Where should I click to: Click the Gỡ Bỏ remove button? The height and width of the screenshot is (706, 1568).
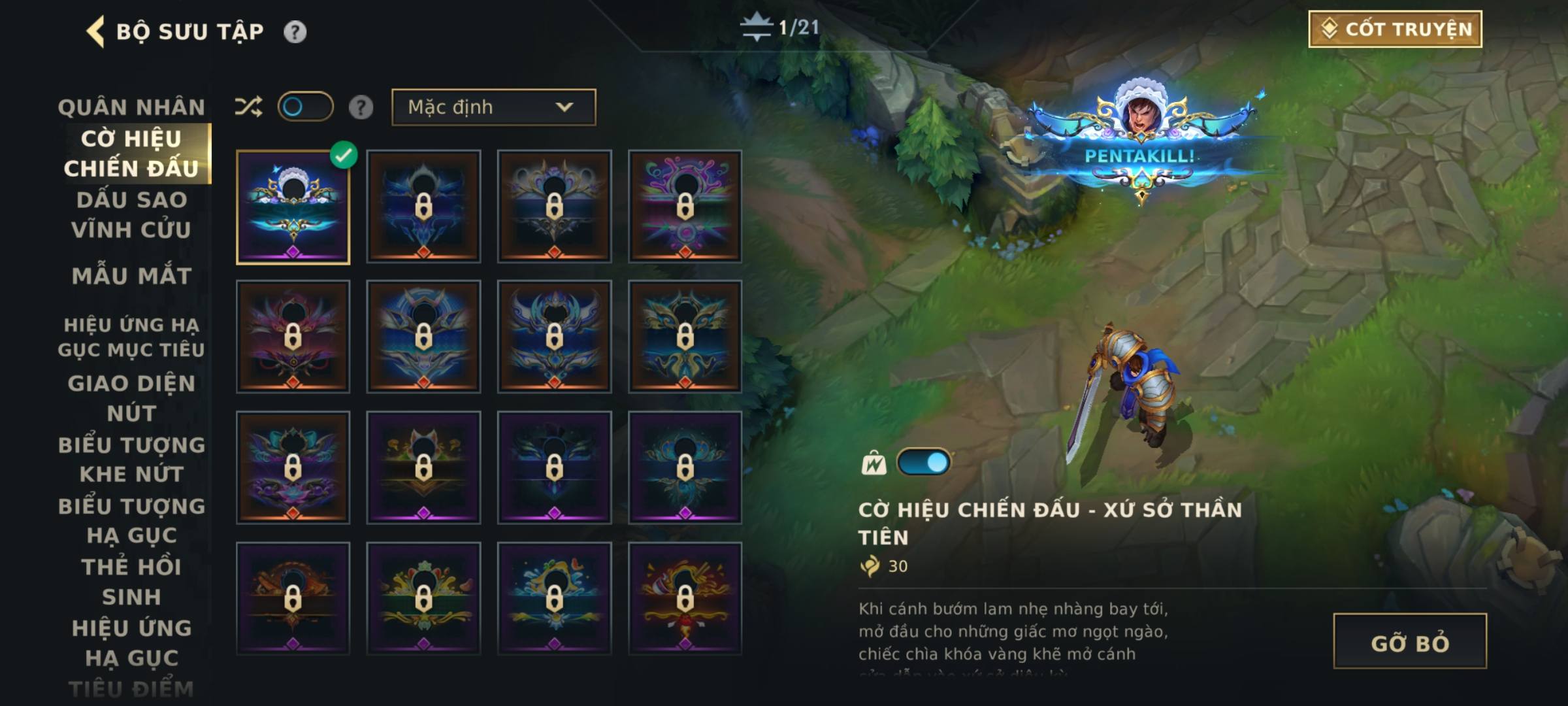pos(1409,642)
